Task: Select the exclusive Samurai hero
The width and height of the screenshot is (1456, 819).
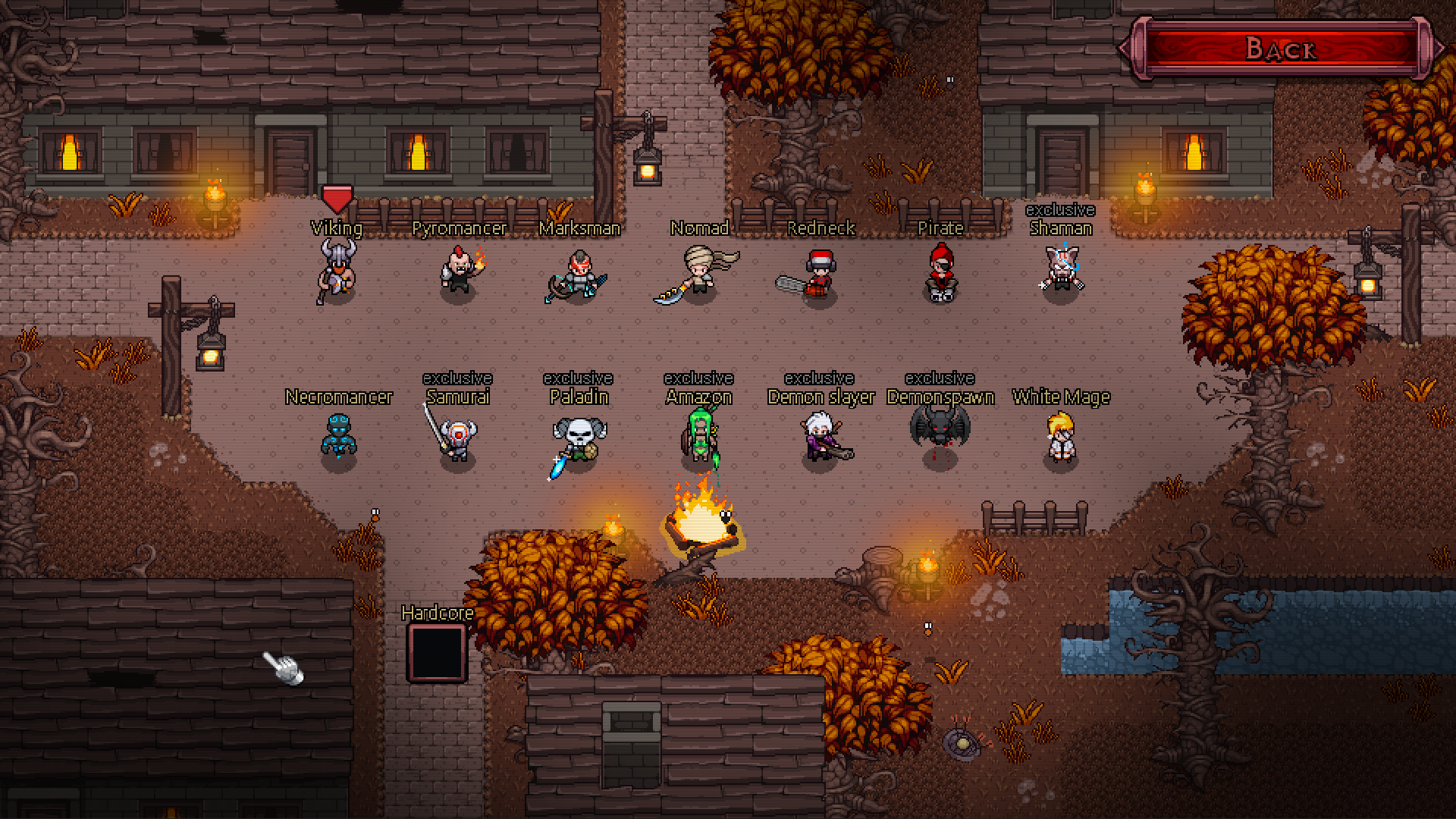Action: [x=457, y=436]
